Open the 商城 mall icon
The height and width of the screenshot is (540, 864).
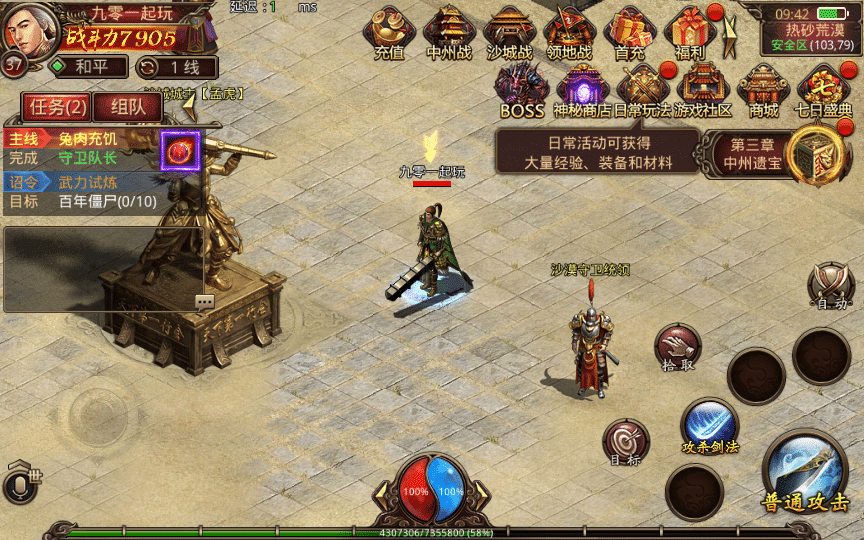(764, 88)
